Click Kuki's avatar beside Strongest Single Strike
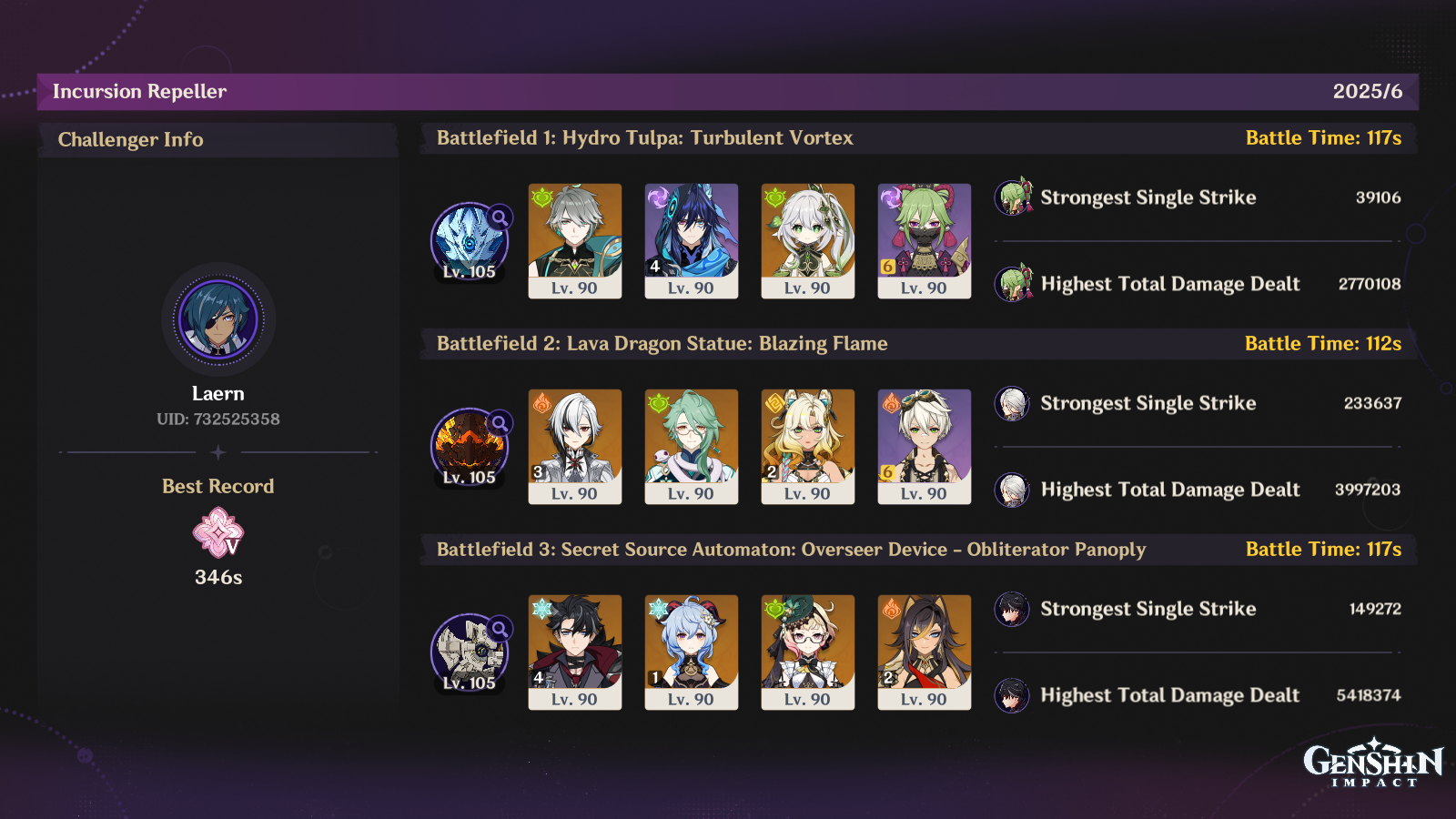 coord(1013,197)
